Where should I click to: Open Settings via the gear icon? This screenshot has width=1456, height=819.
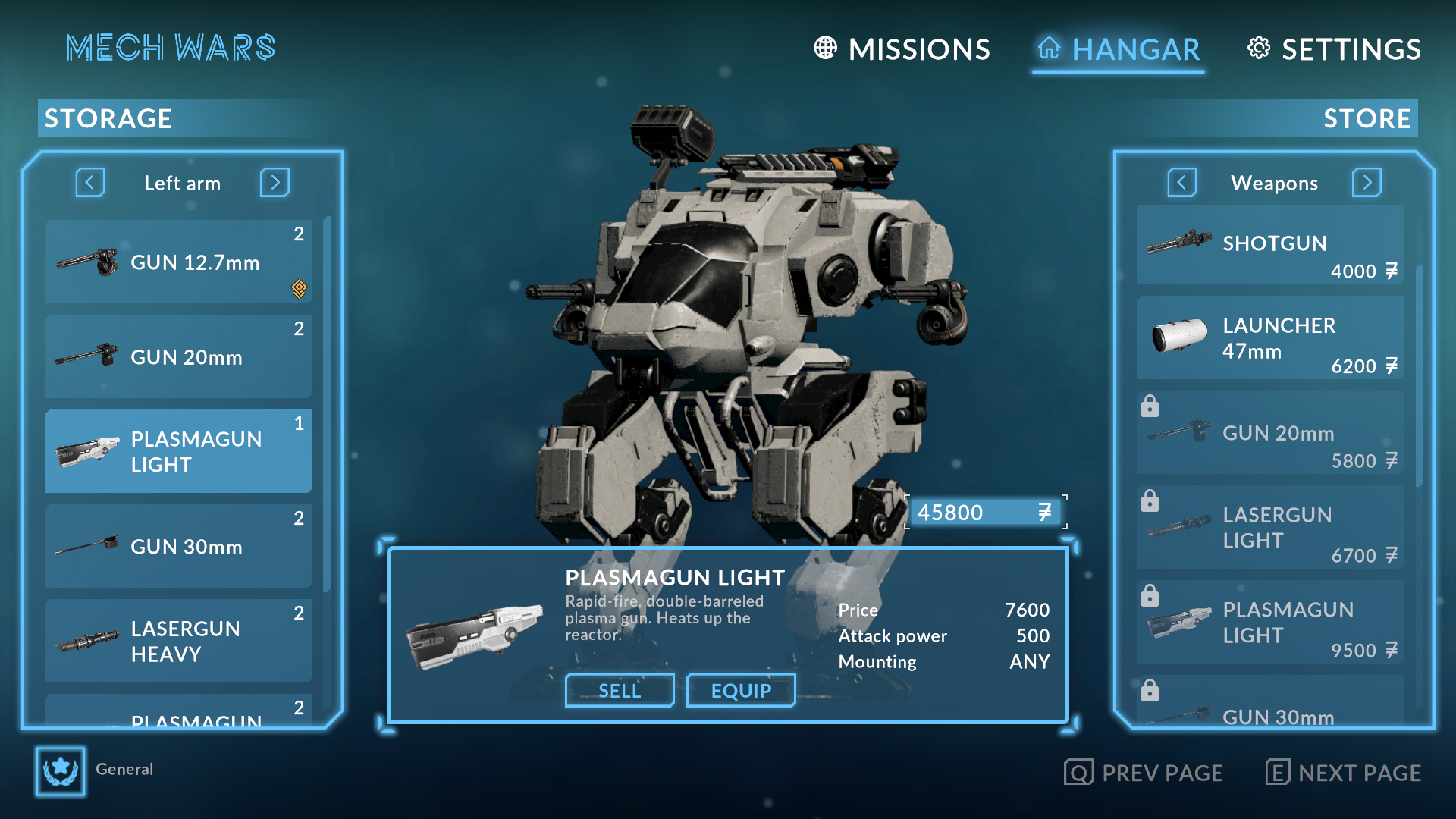point(1259,49)
